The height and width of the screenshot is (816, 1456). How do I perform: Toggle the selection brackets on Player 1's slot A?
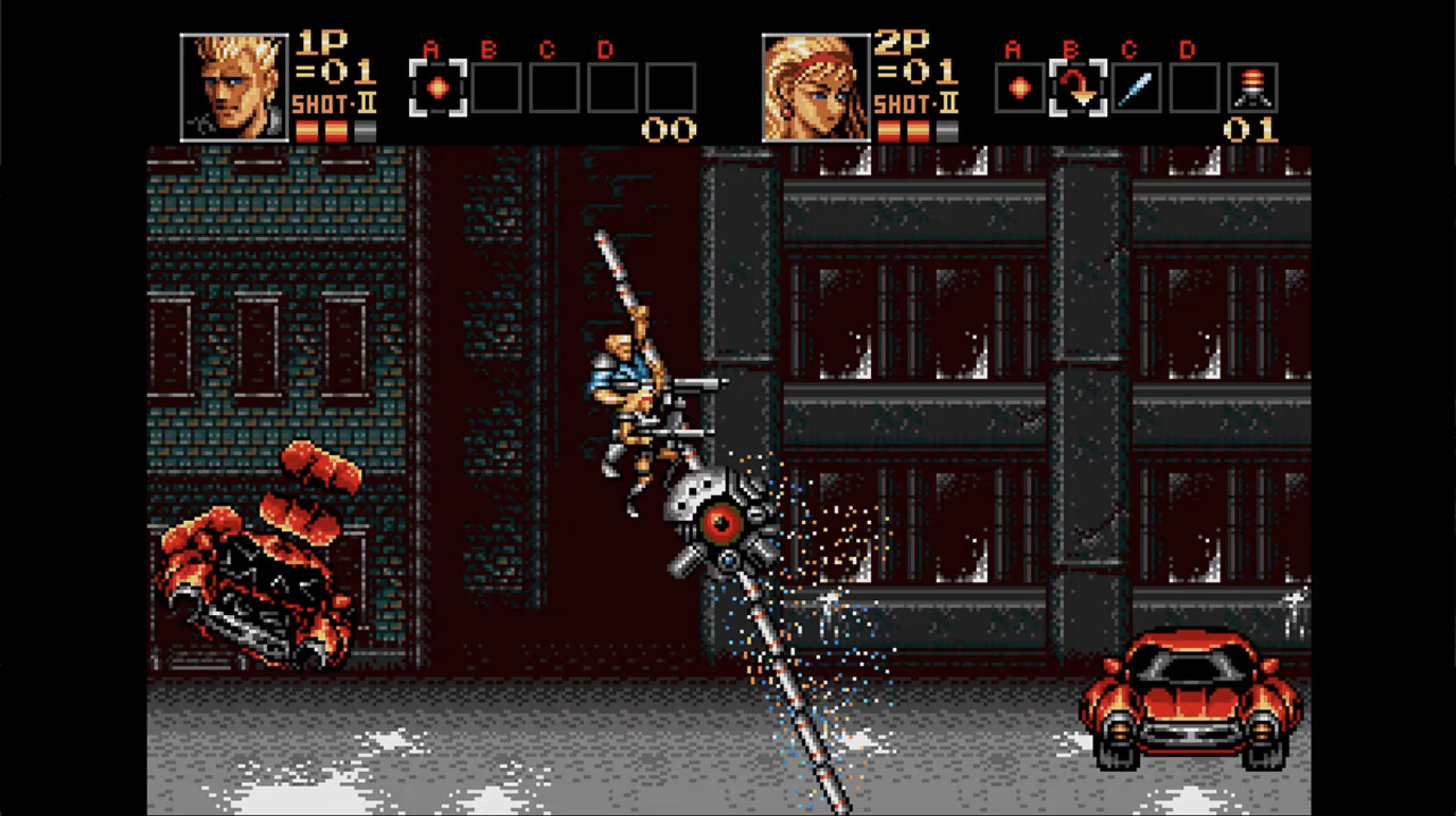click(438, 87)
